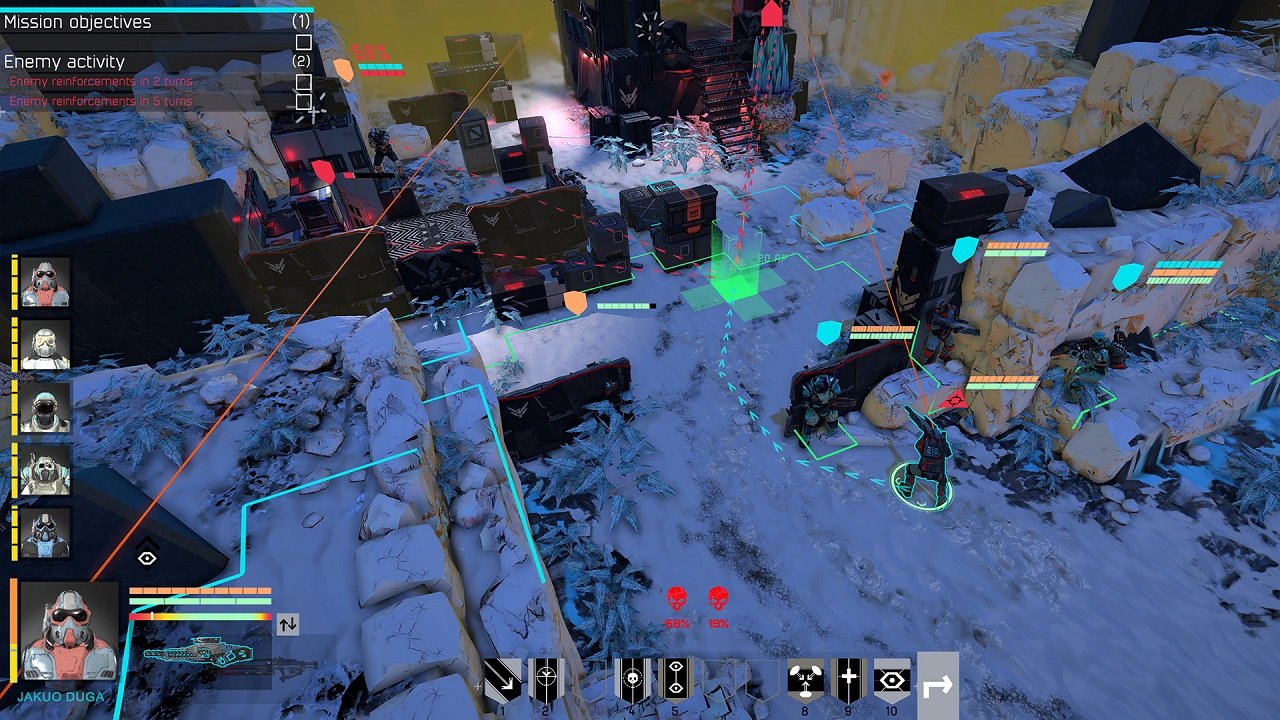Check the 'Enemy reinforcements in 5 turns' checkbox

tap(303, 101)
